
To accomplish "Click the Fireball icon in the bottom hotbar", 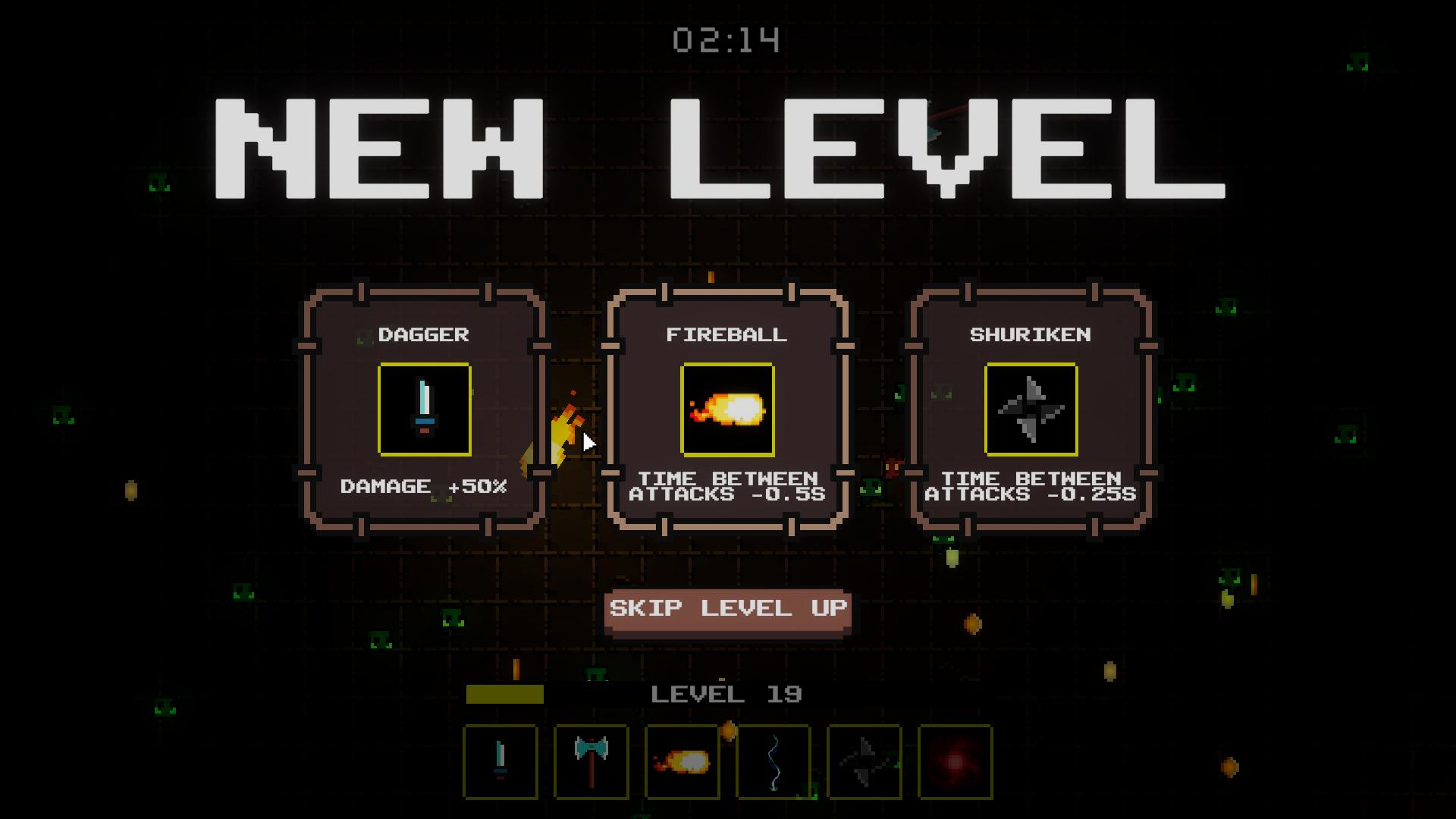I will [x=682, y=764].
